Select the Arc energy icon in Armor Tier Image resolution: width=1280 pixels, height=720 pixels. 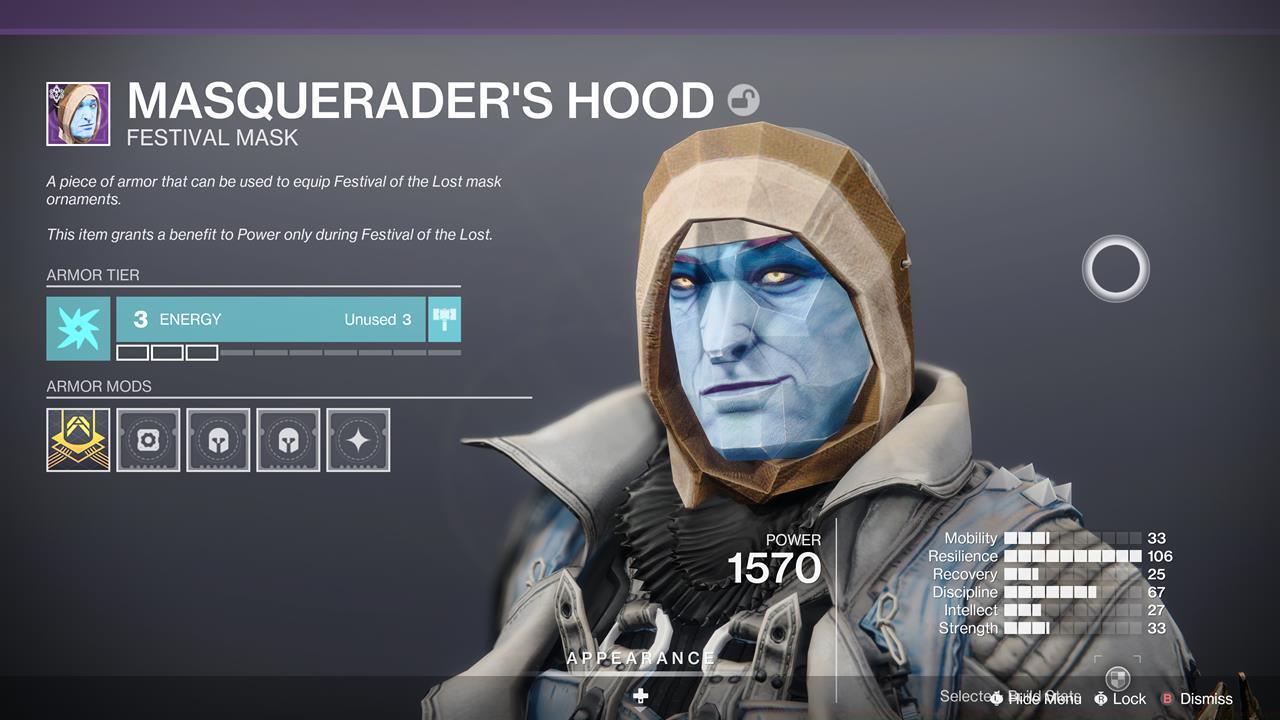click(x=78, y=328)
